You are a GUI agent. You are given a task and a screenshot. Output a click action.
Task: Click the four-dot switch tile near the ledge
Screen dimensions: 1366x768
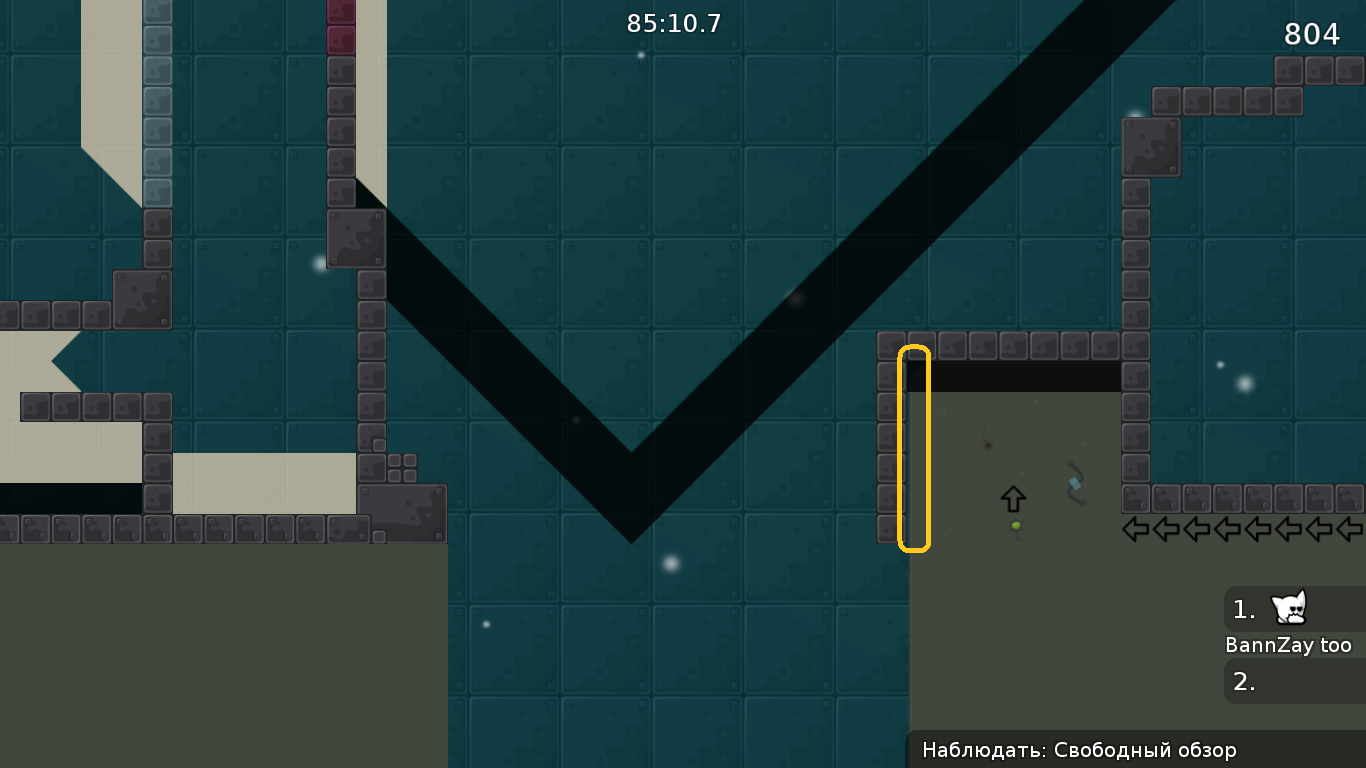(x=404, y=466)
